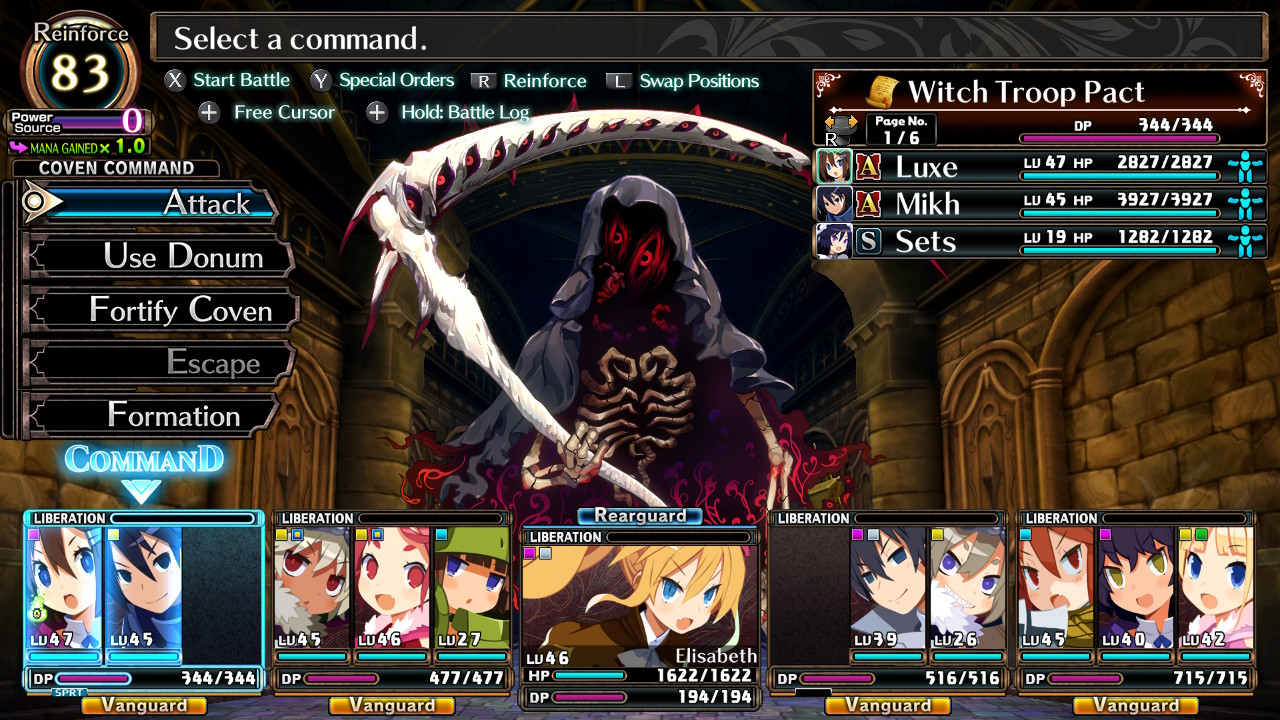Click the LV 27 green-hooded character portrait

click(x=471, y=588)
